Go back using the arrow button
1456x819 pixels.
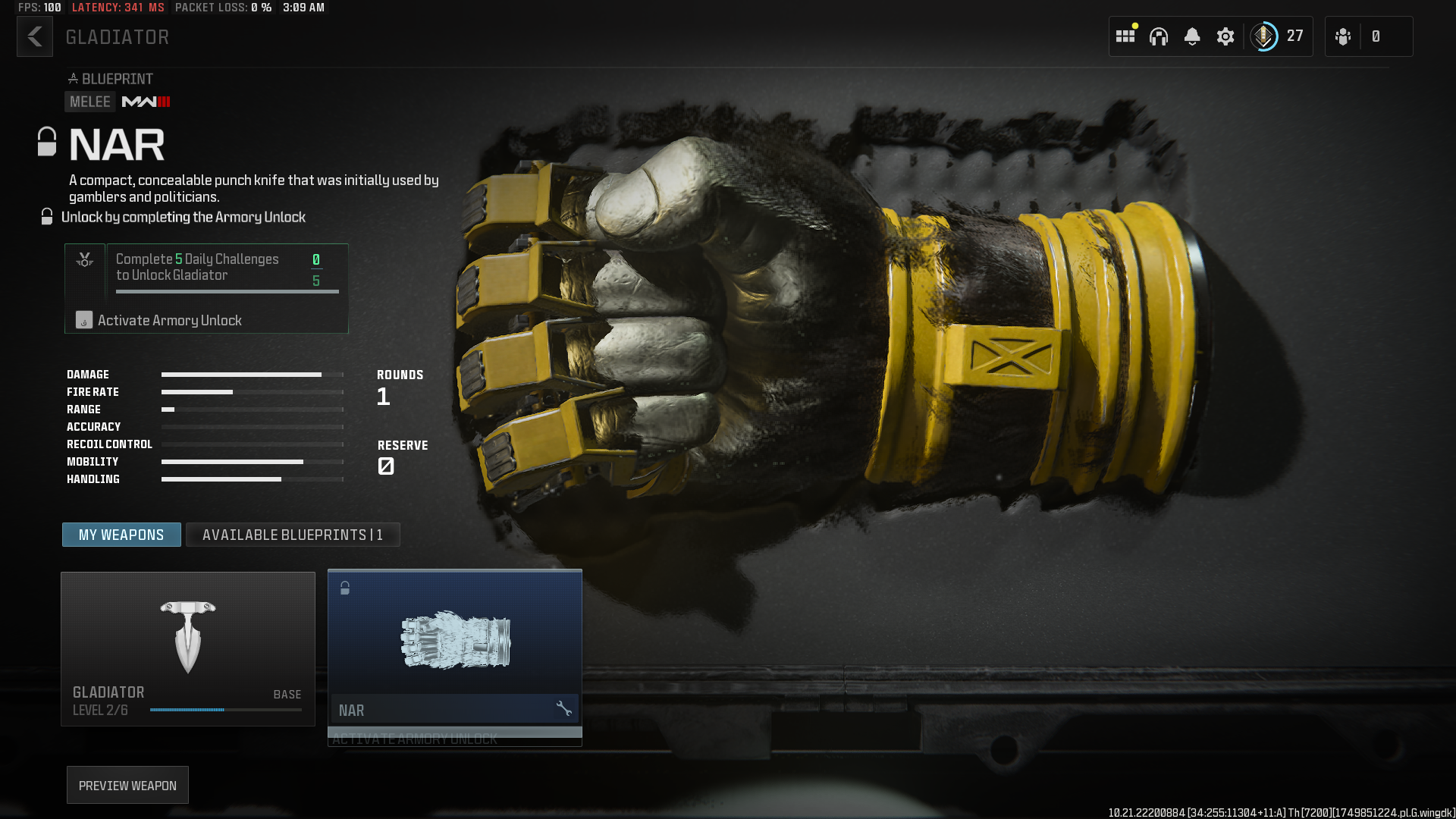[x=35, y=36]
